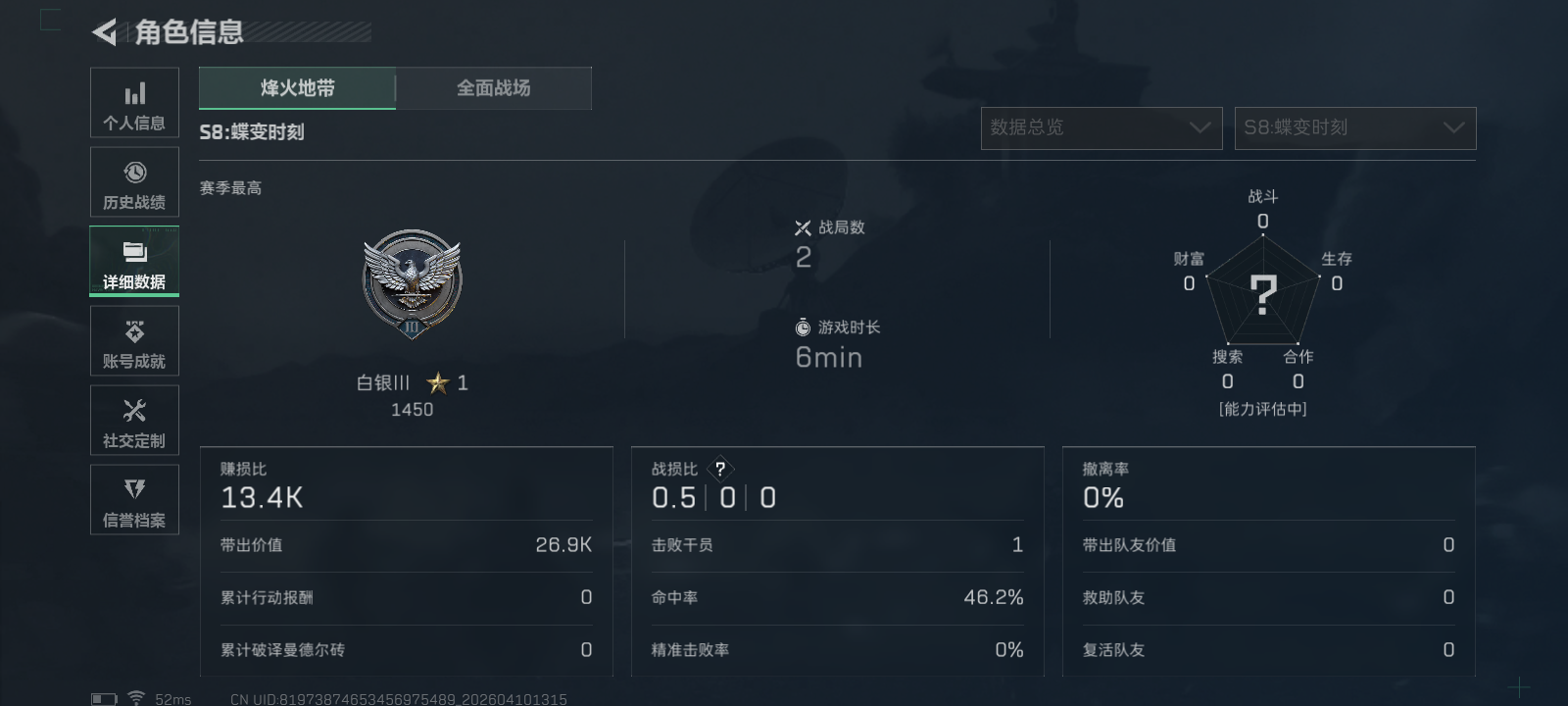The width and height of the screenshot is (1568, 706).
Task: Click the 52ms latency readout
Action: coord(174,697)
